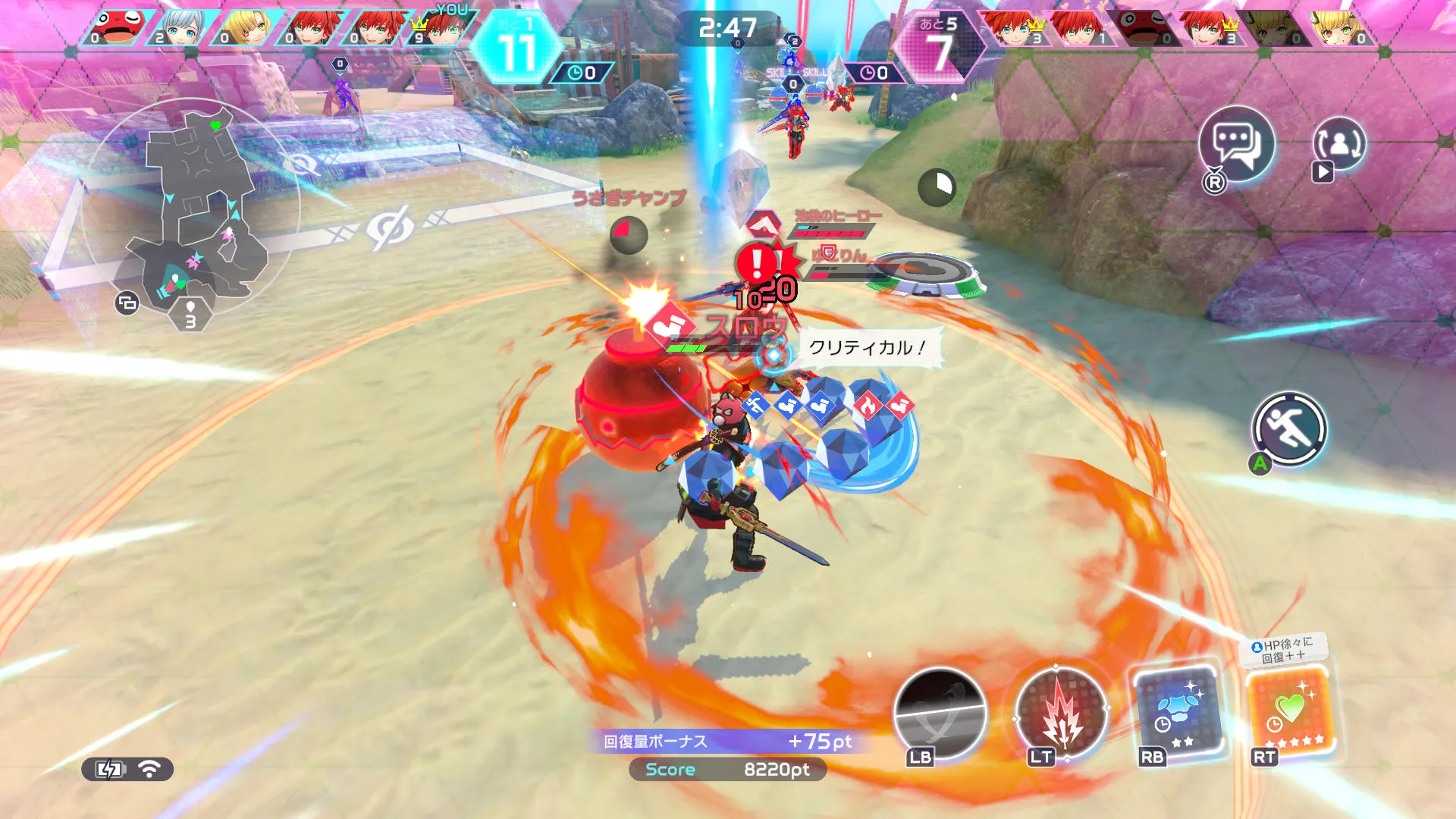The width and height of the screenshot is (1456, 819).
Task: Trigger the greyed-out sword slash ability
Action: 940,714
